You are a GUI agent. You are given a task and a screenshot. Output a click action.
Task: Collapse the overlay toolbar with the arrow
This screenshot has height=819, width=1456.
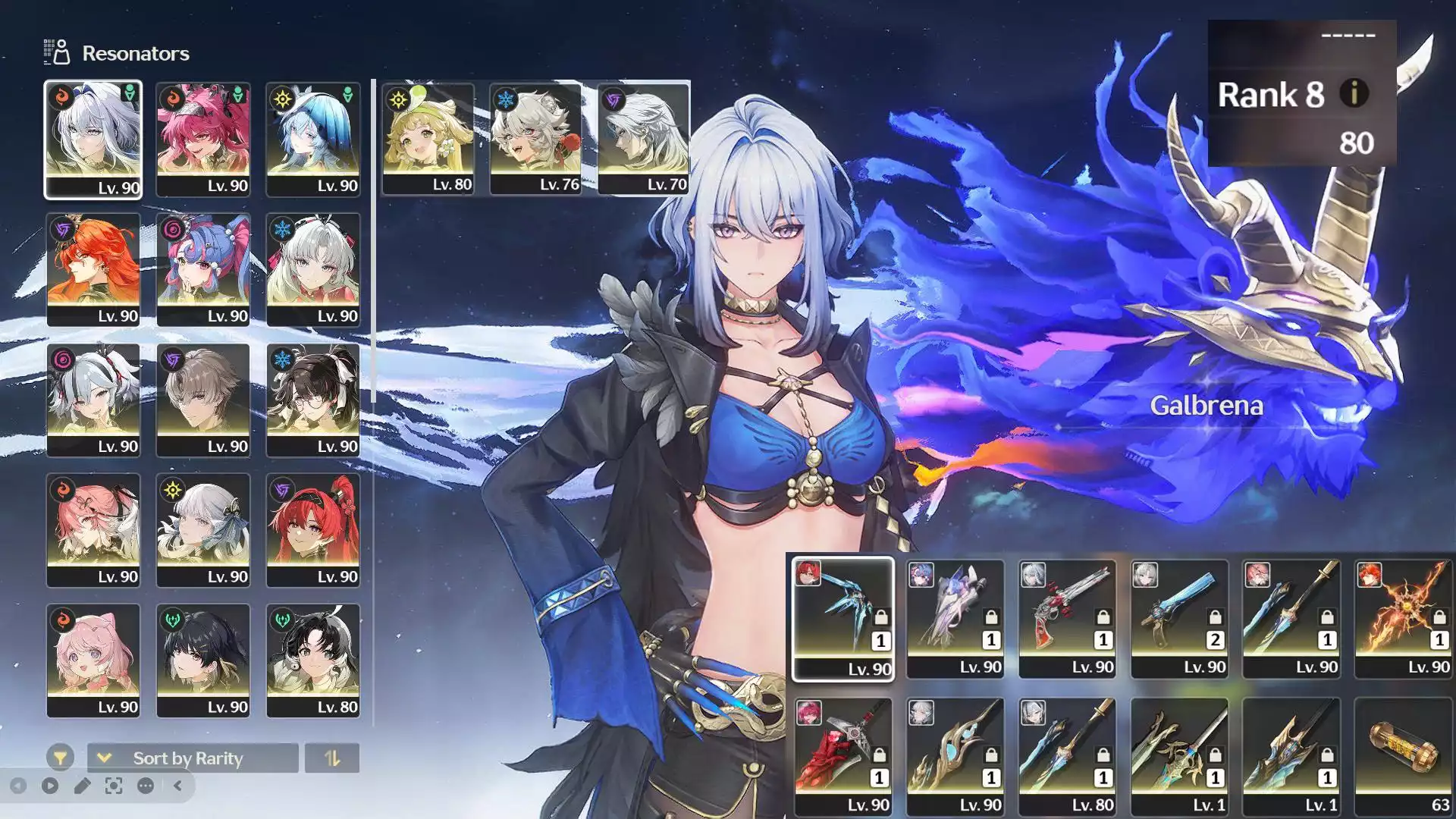pos(177,786)
